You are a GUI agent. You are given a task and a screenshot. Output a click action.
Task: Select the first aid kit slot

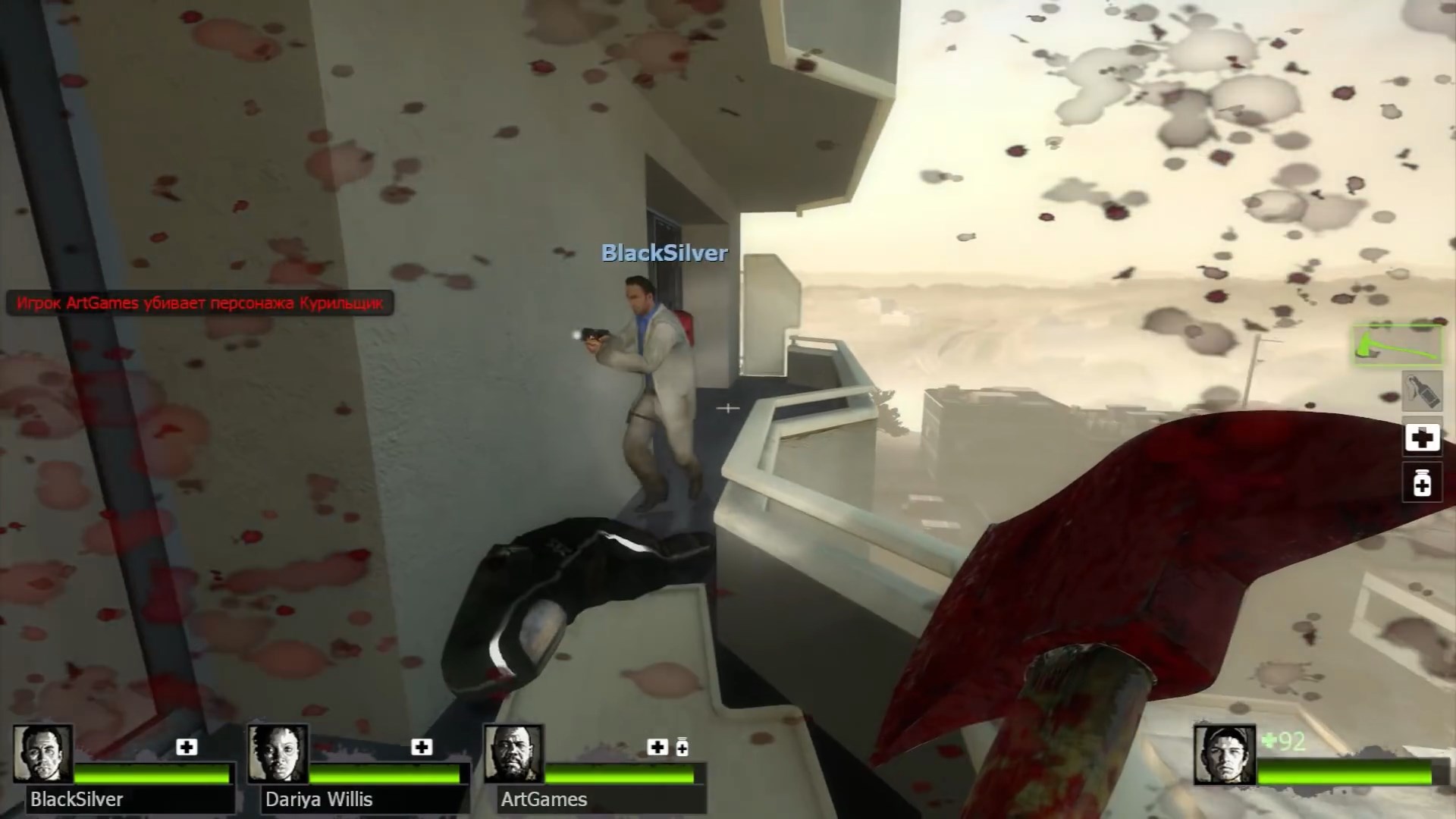pos(1422,438)
